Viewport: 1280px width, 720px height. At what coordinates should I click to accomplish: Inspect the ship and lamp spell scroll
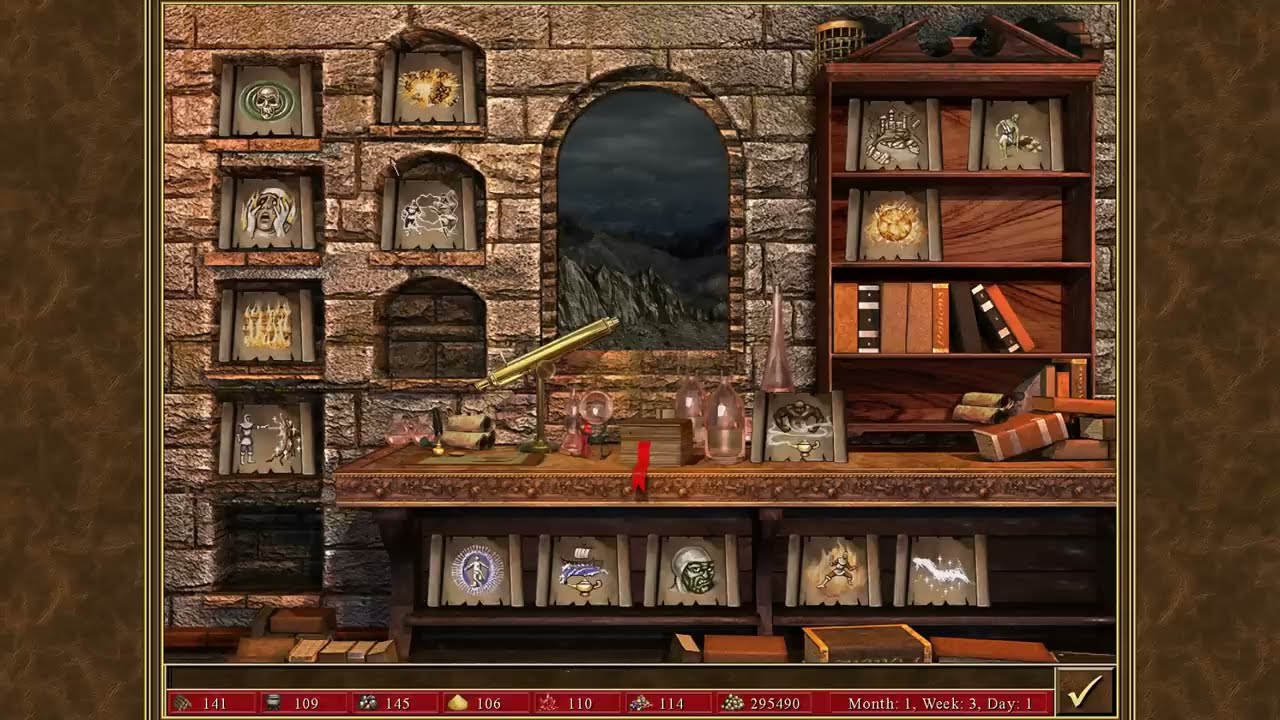coord(584,570)
